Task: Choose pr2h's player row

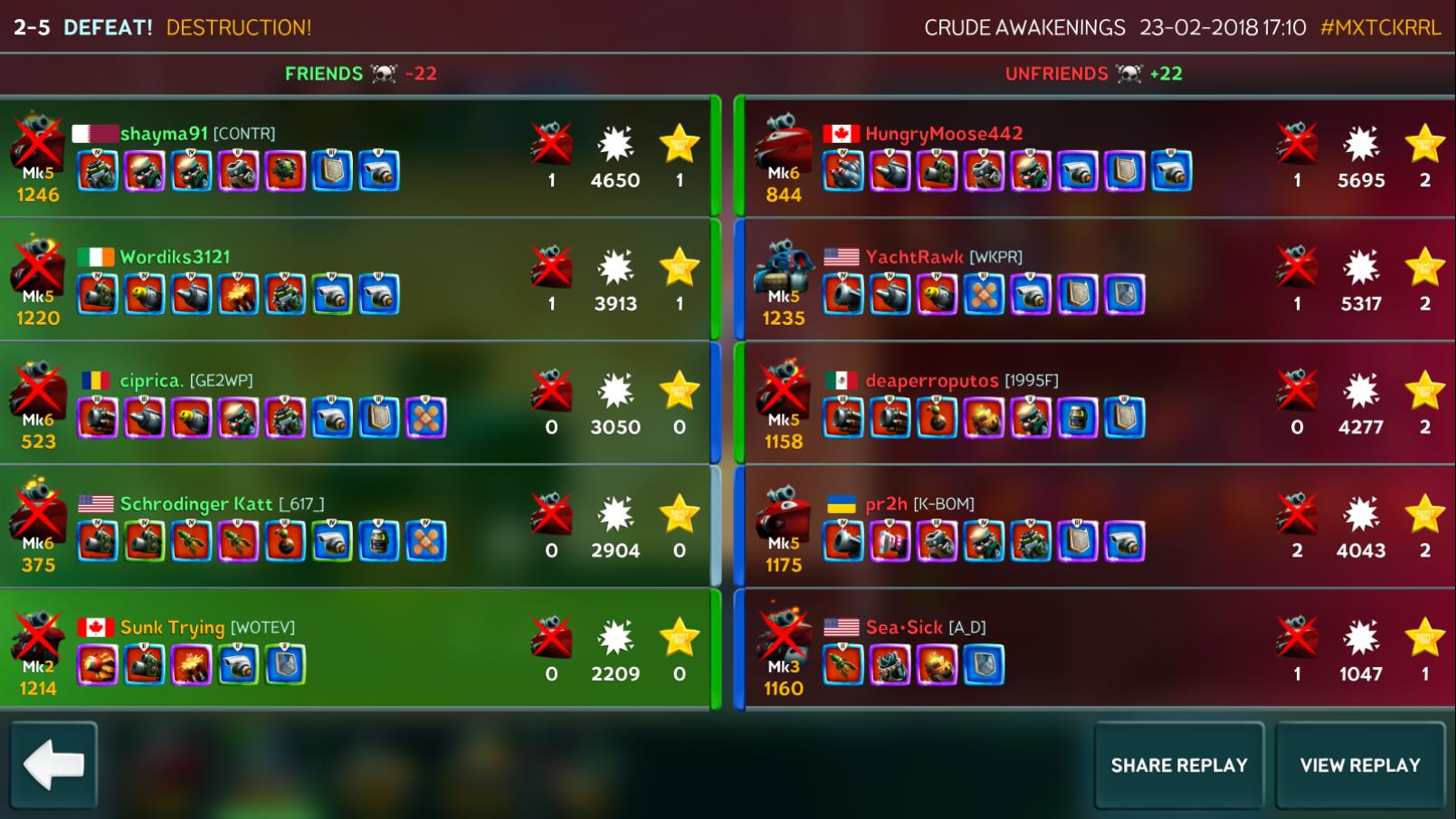Action: pos(1095,527)
